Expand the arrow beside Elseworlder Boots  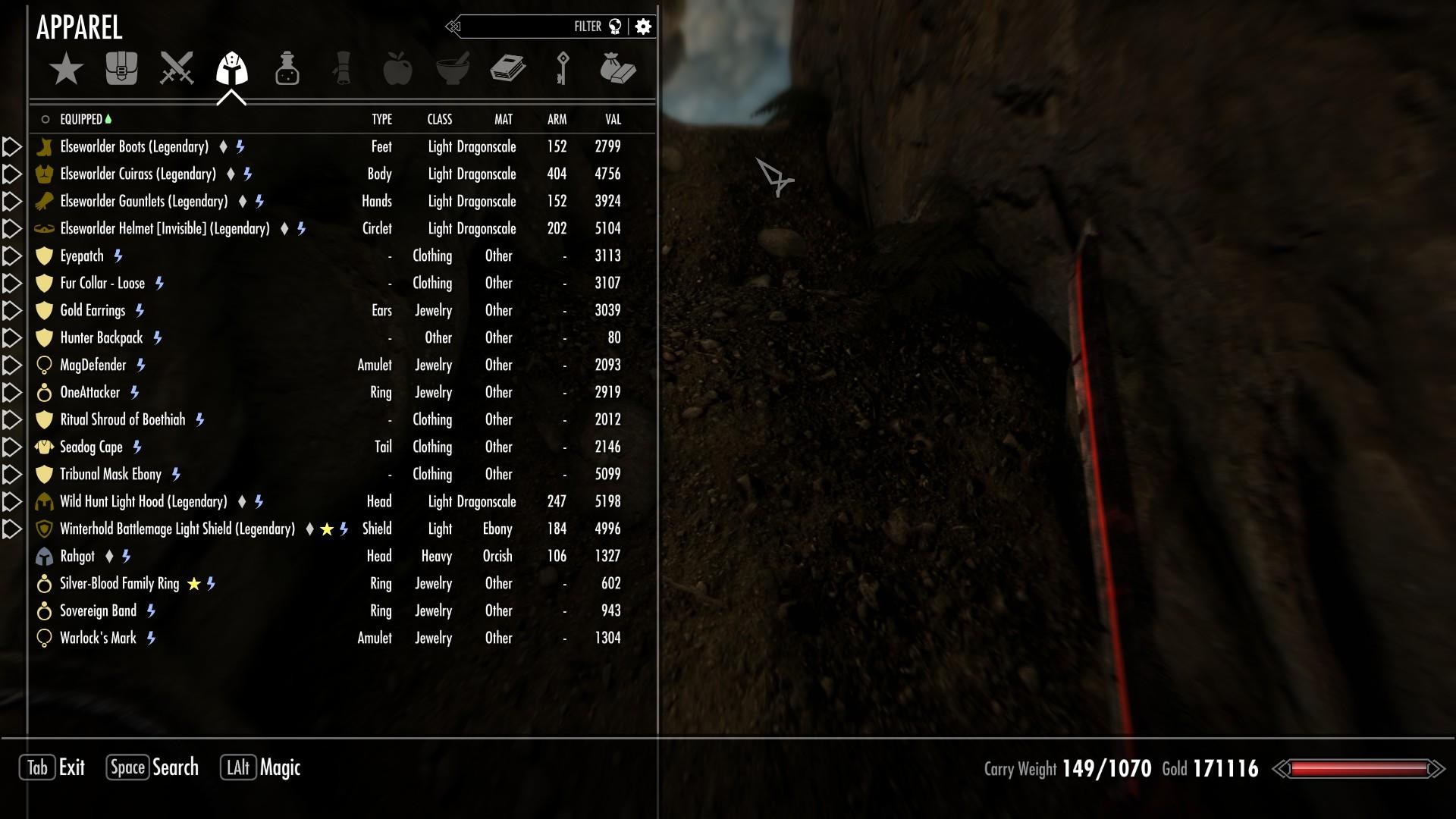[x=11, y=146]
